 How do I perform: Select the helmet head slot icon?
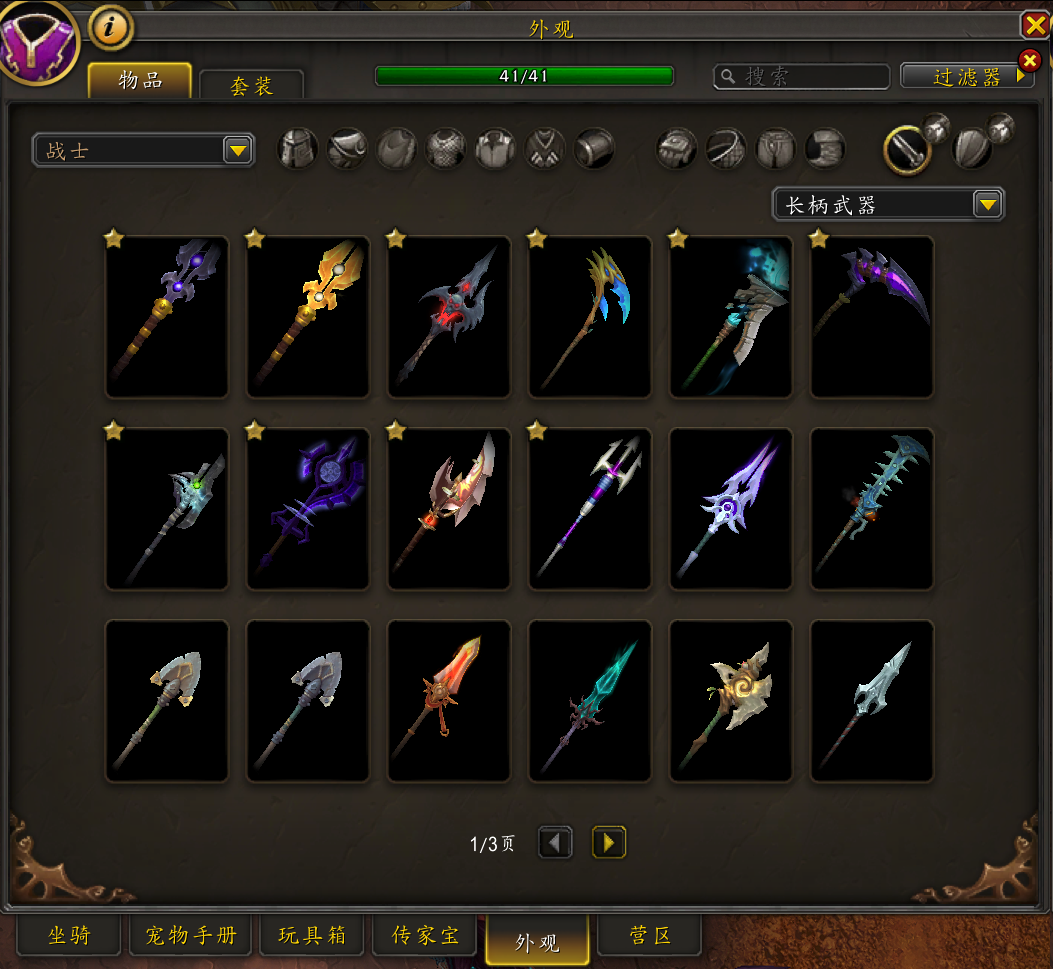297,149
